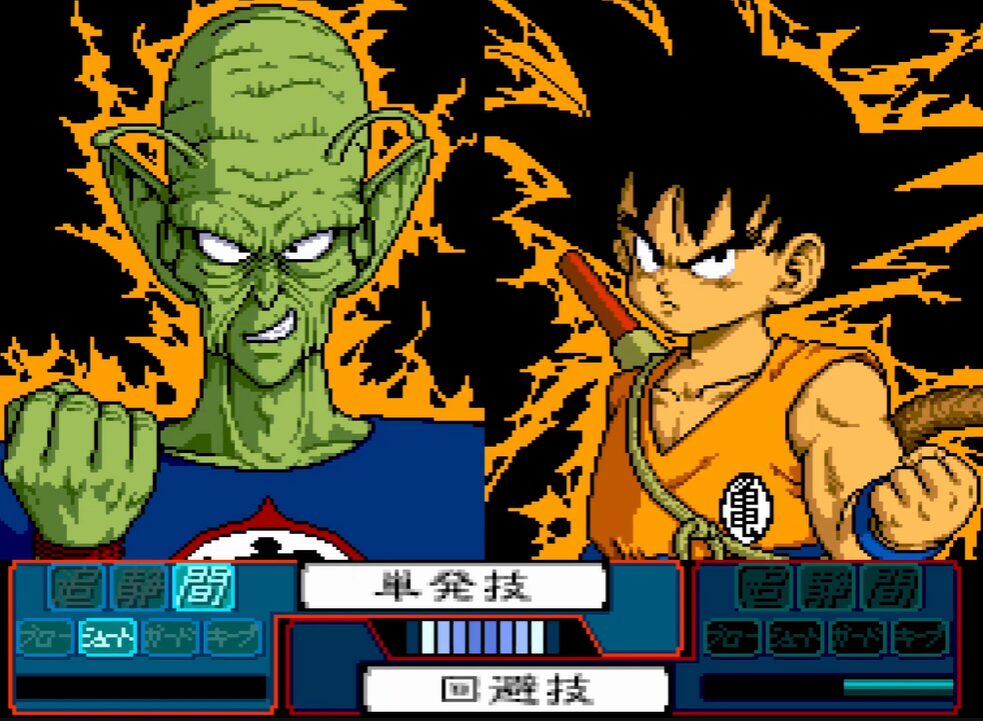Choose the ブロー command on Piccolo's panel
983x721 pixels.
[45, 636]
